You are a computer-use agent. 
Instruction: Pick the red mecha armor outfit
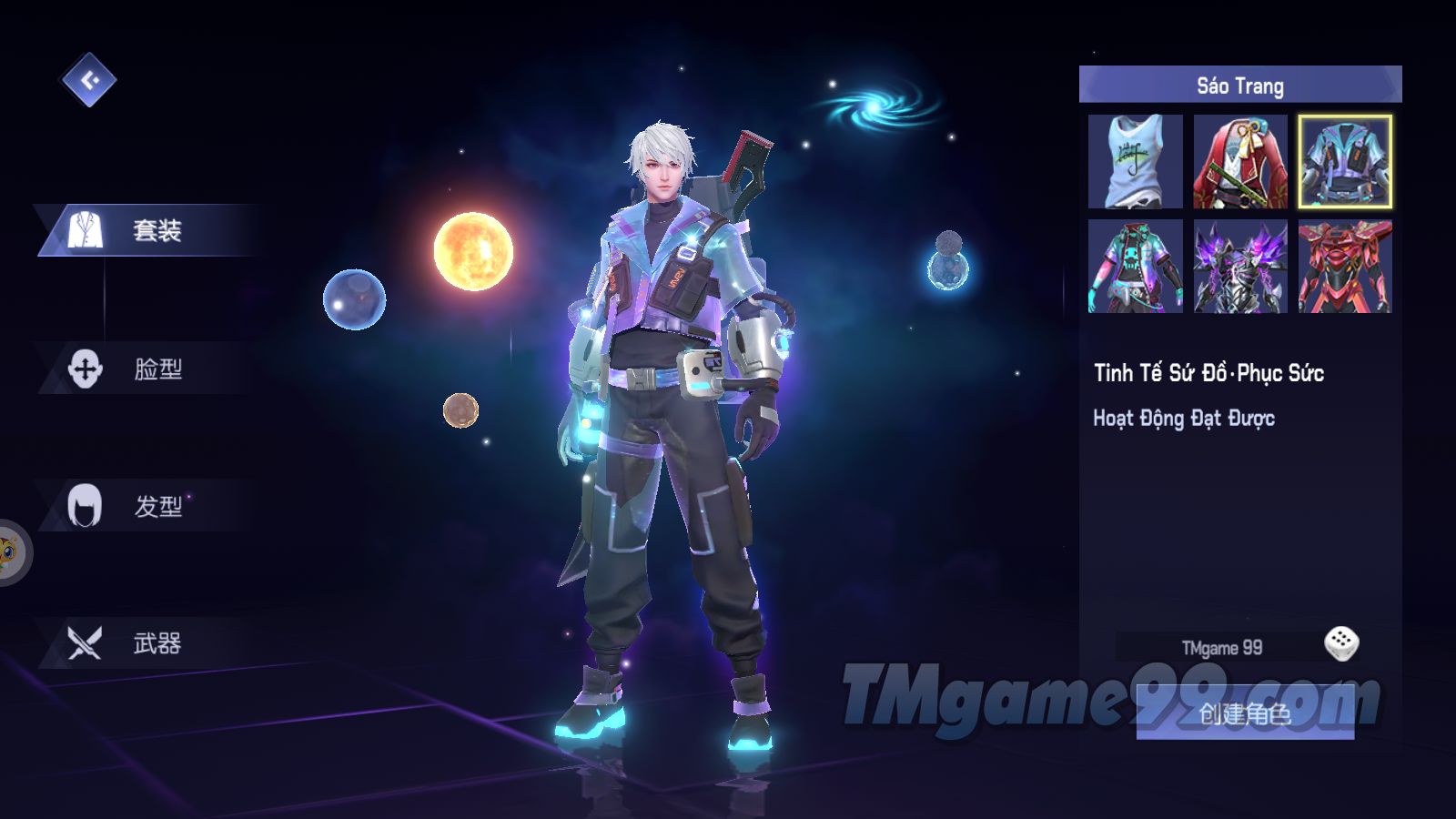[x=1344, y=266]
